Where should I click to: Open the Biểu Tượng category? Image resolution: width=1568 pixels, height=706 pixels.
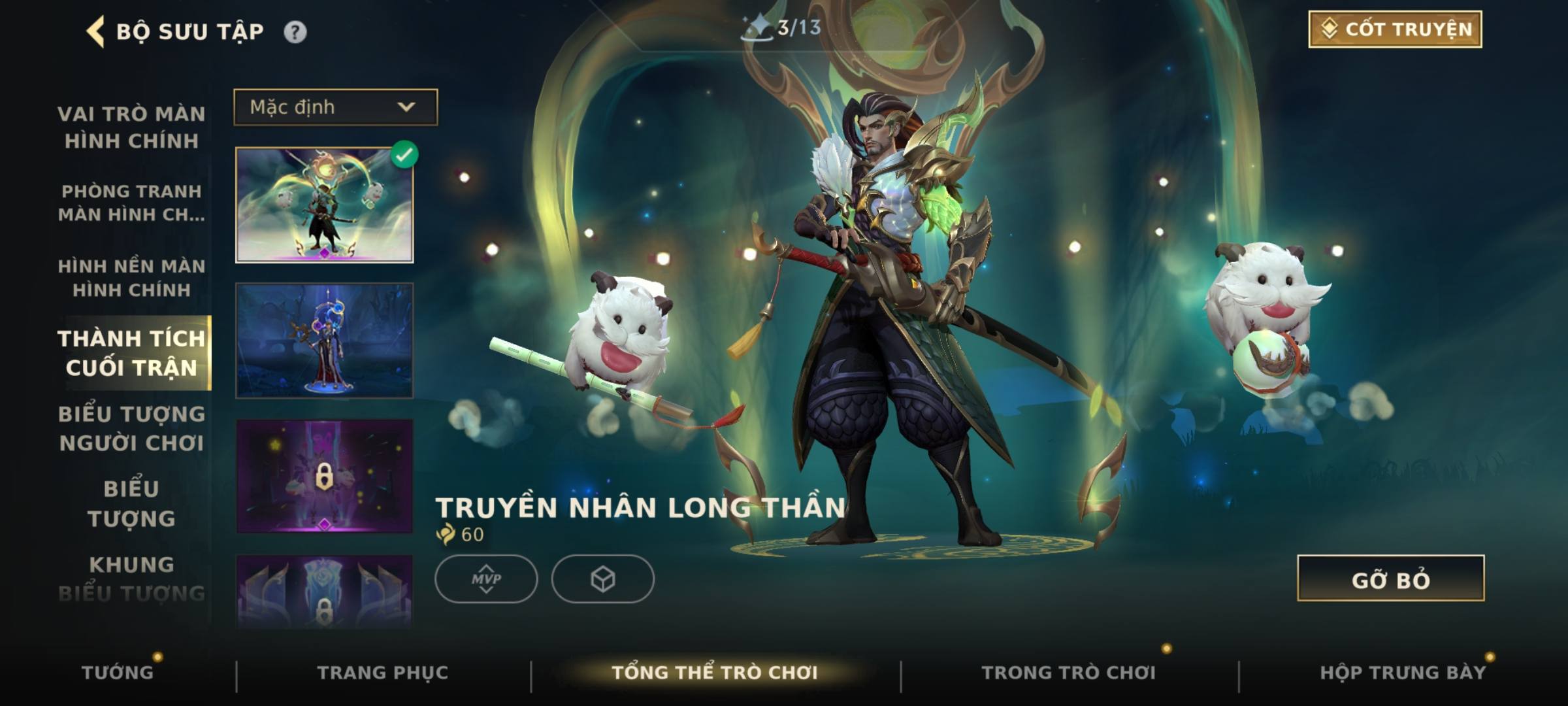tap(131, 503)
